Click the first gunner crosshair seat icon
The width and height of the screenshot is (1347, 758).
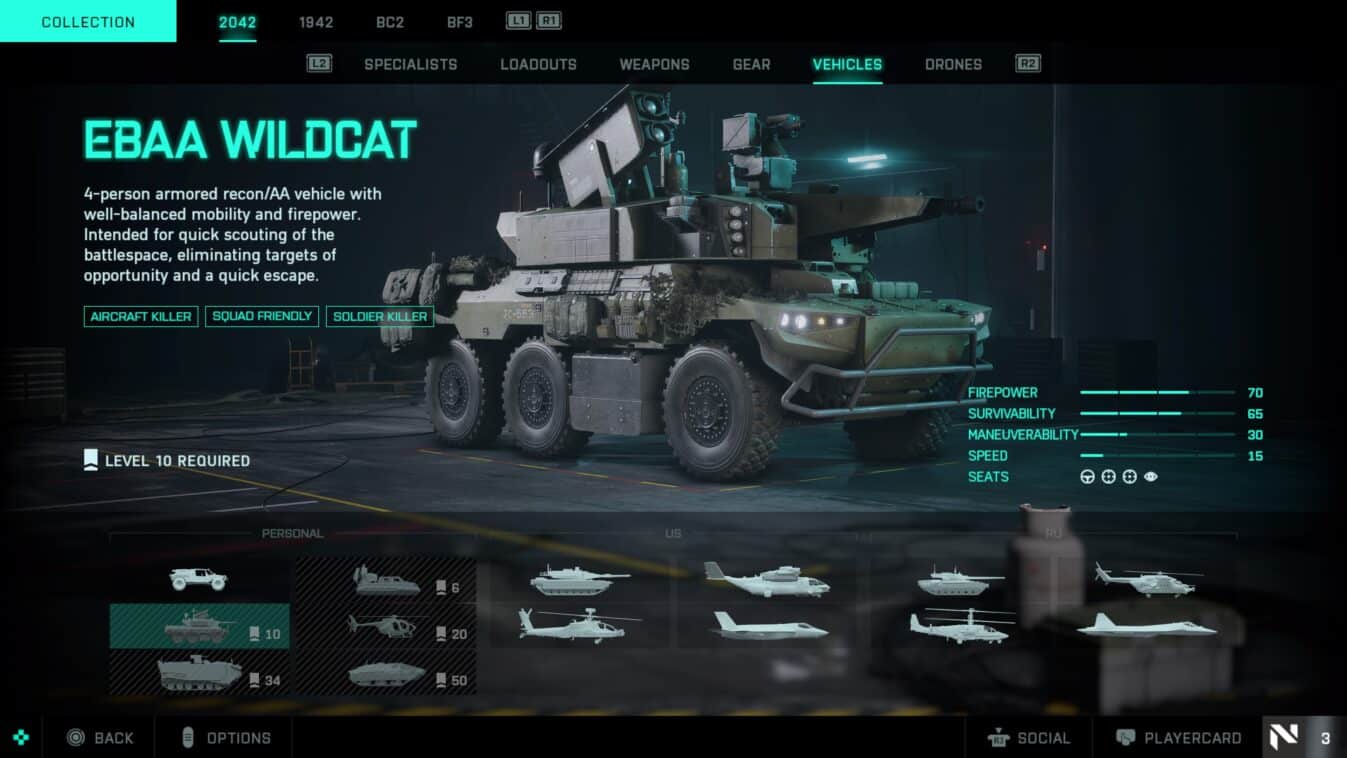(1108, 477)
